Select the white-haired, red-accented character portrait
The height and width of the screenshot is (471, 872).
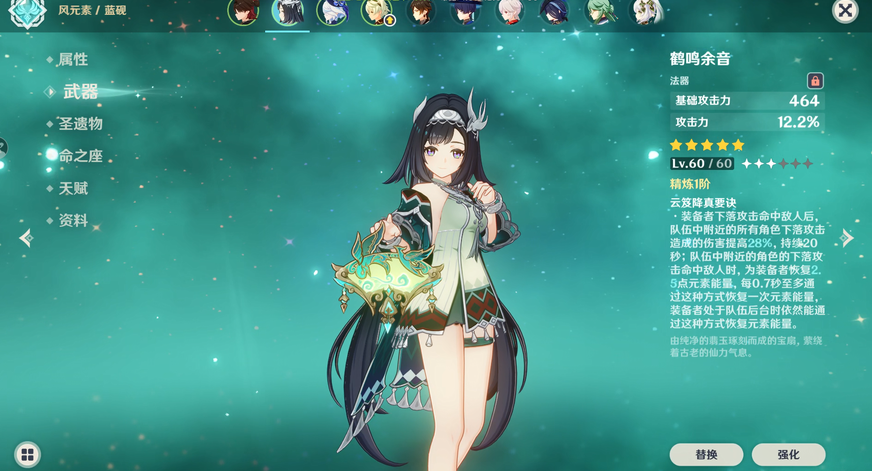coord(510,12)
